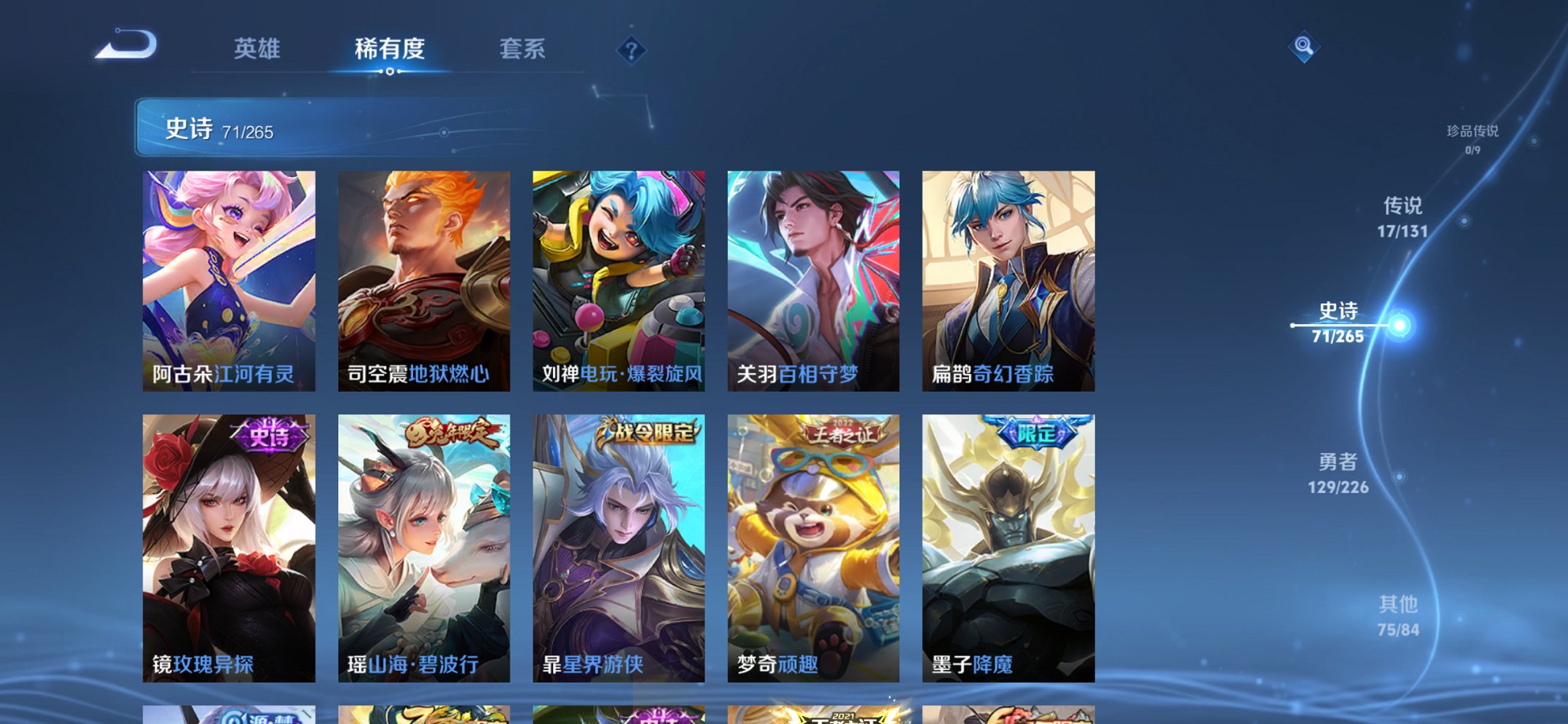
Task: Click the 战令限定 badge on 斐's skin
Action: pos(649,431)
